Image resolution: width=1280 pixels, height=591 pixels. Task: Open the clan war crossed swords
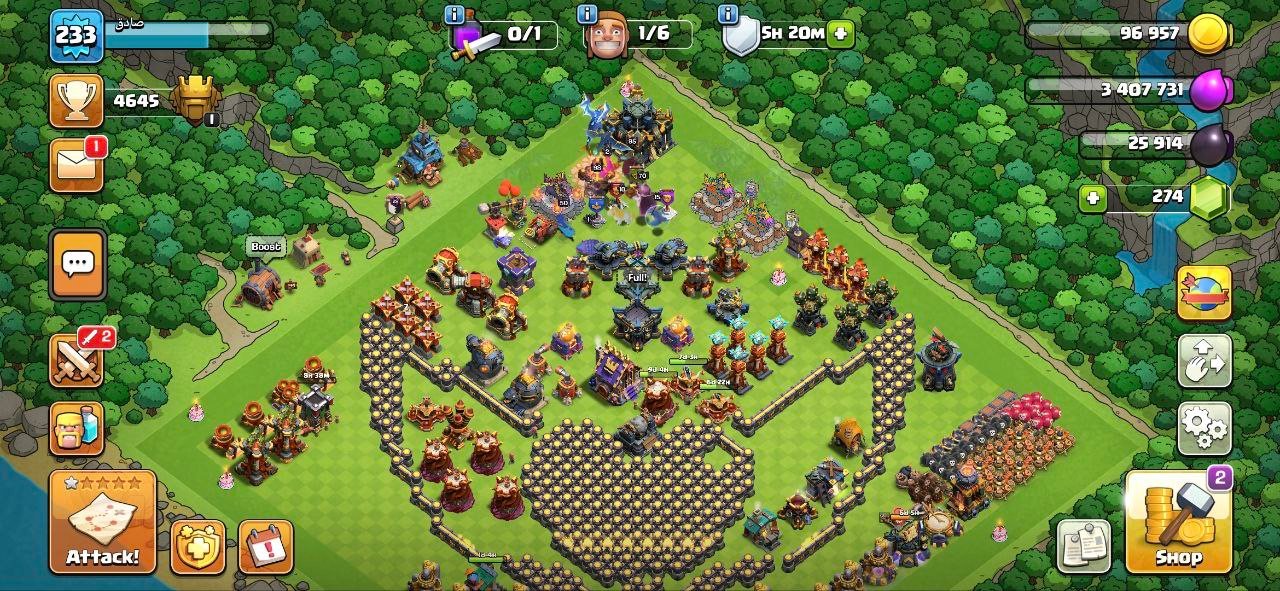coord(77,360)
